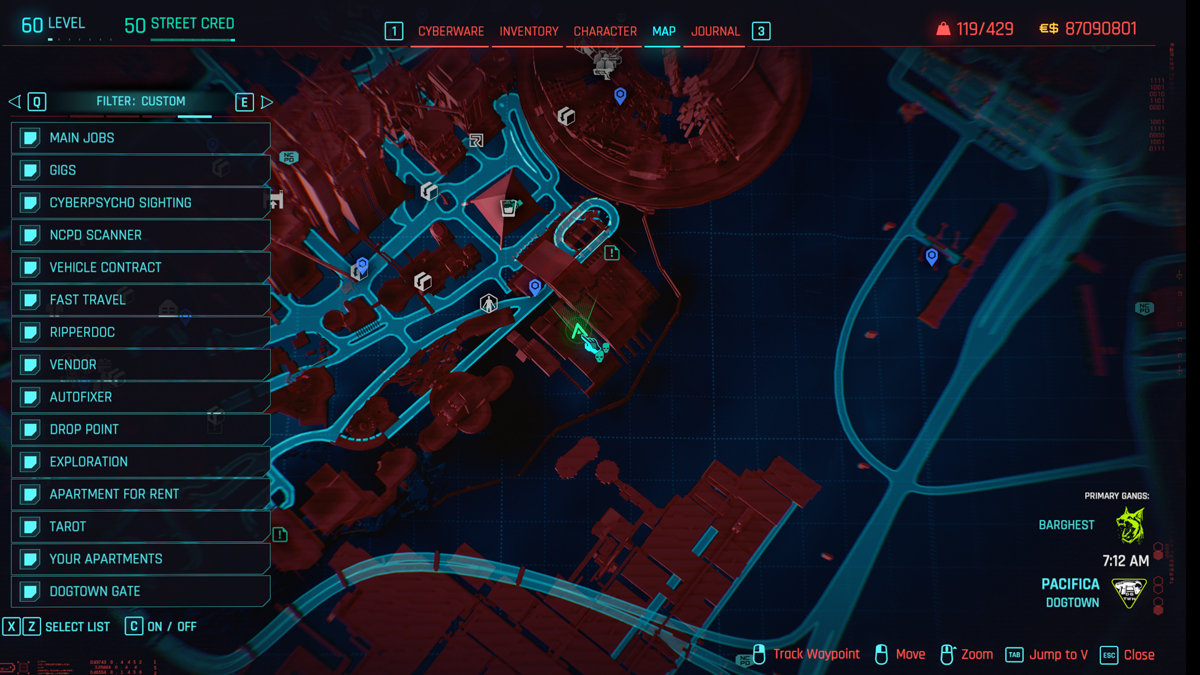The width and height of the screenshot is (1200, 675).
Task: Toggle the Main Jobs filter
Action: (x=141, y=138)
